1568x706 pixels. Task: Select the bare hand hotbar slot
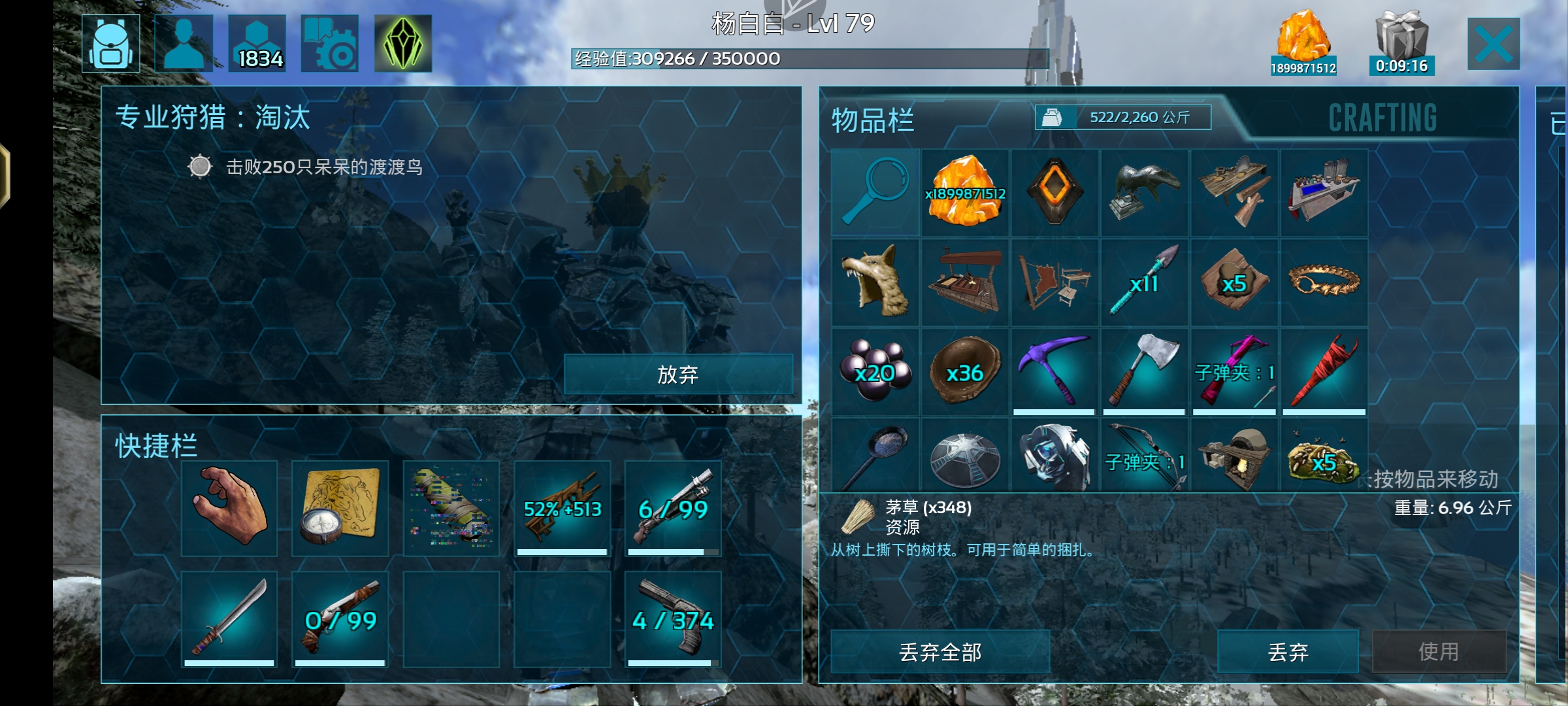pos(229,508)
